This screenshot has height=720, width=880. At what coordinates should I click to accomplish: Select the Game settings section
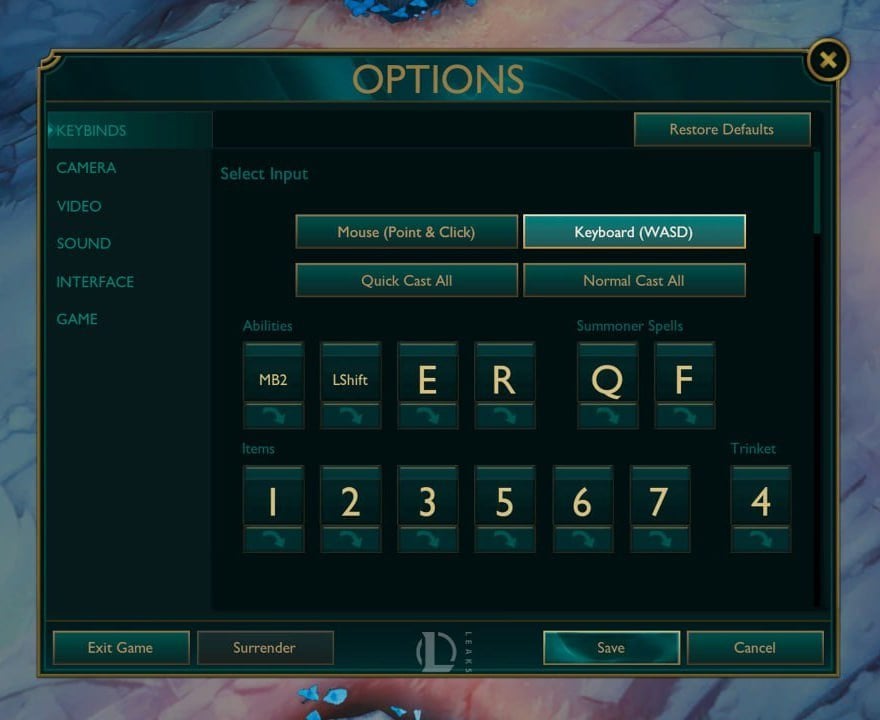click(77, 319)
